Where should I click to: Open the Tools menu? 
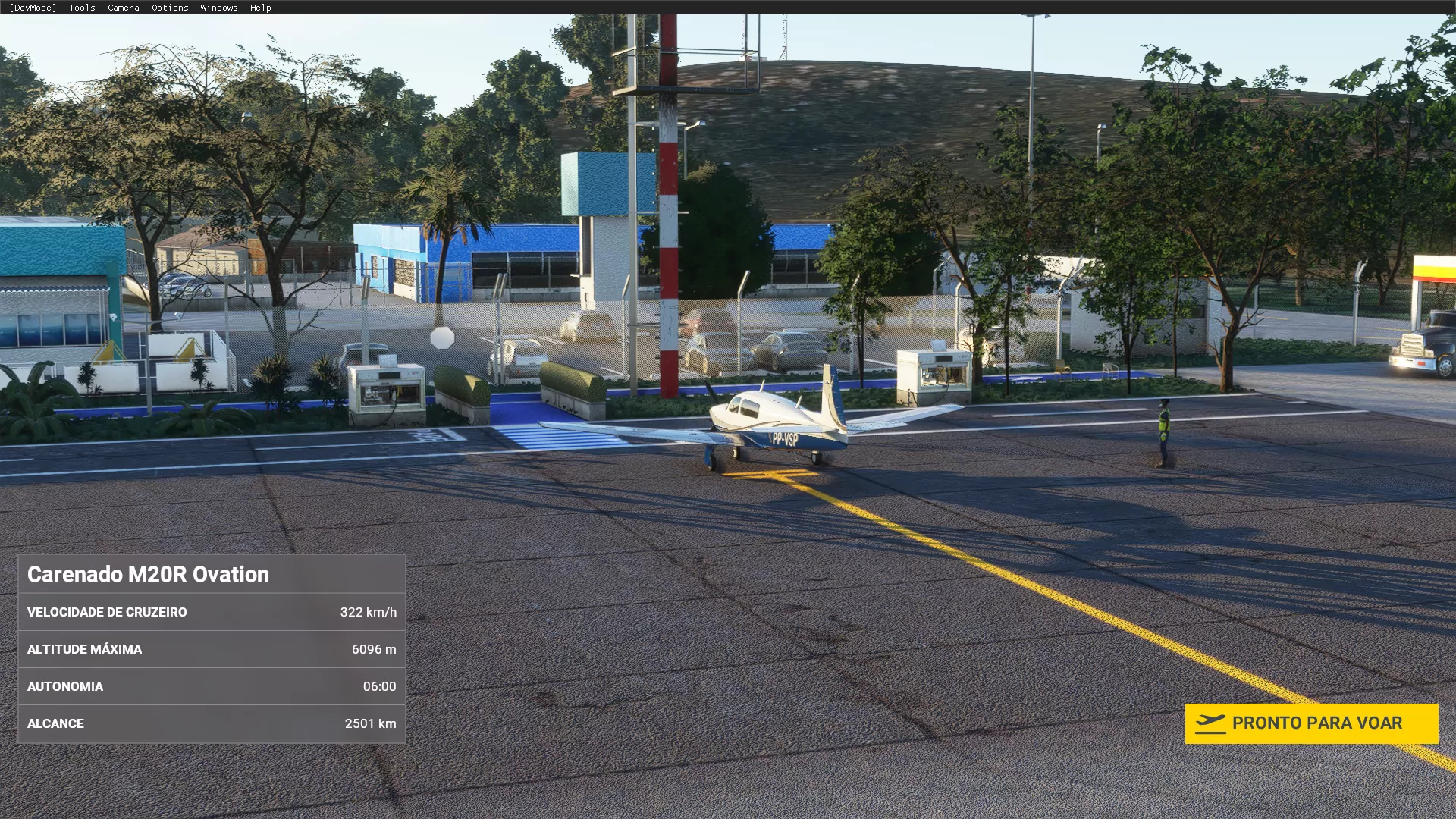pos(82,8)
